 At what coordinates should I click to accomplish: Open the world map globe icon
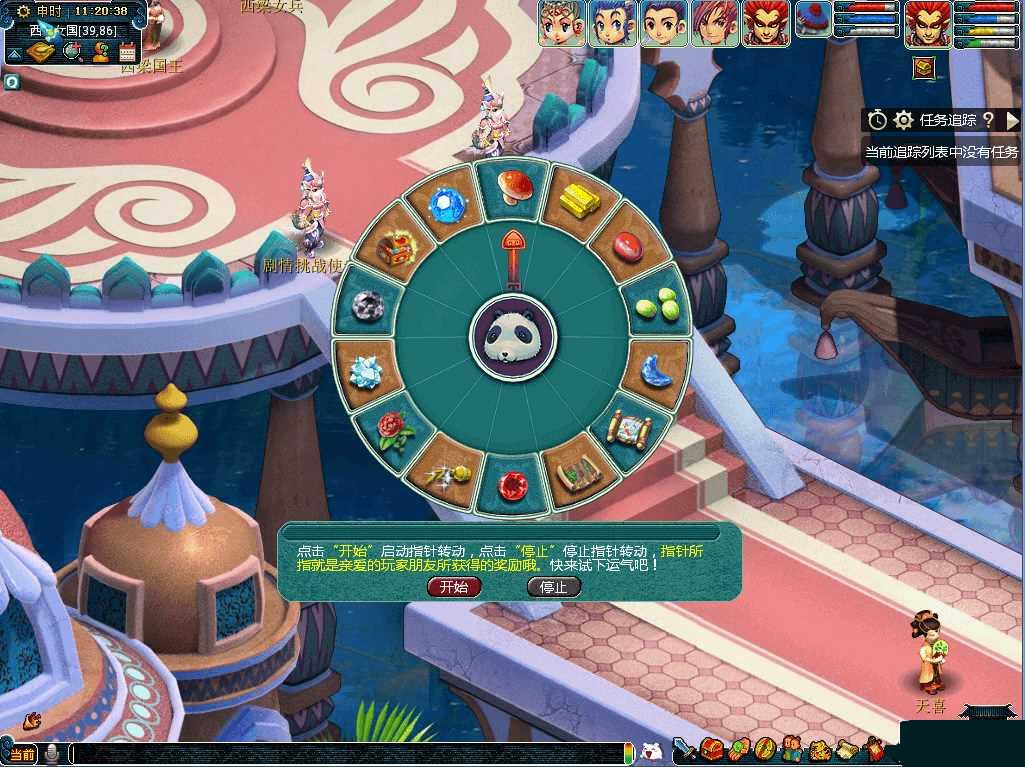click(72, 52)
